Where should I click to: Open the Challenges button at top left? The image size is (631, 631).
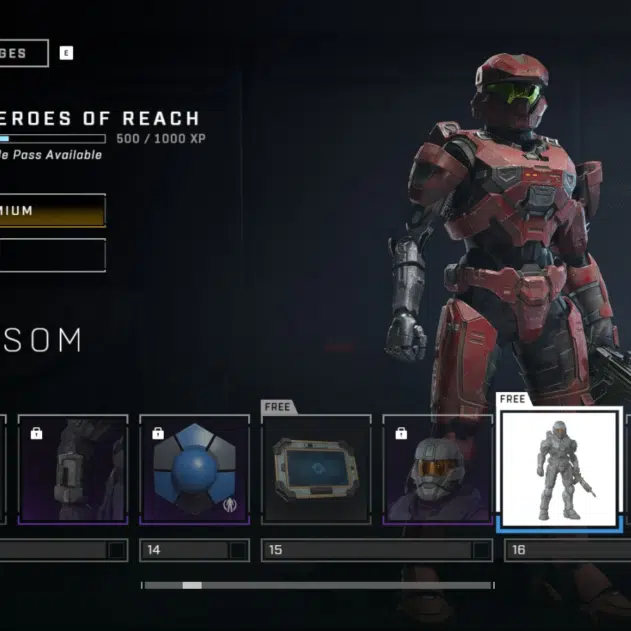22,53
